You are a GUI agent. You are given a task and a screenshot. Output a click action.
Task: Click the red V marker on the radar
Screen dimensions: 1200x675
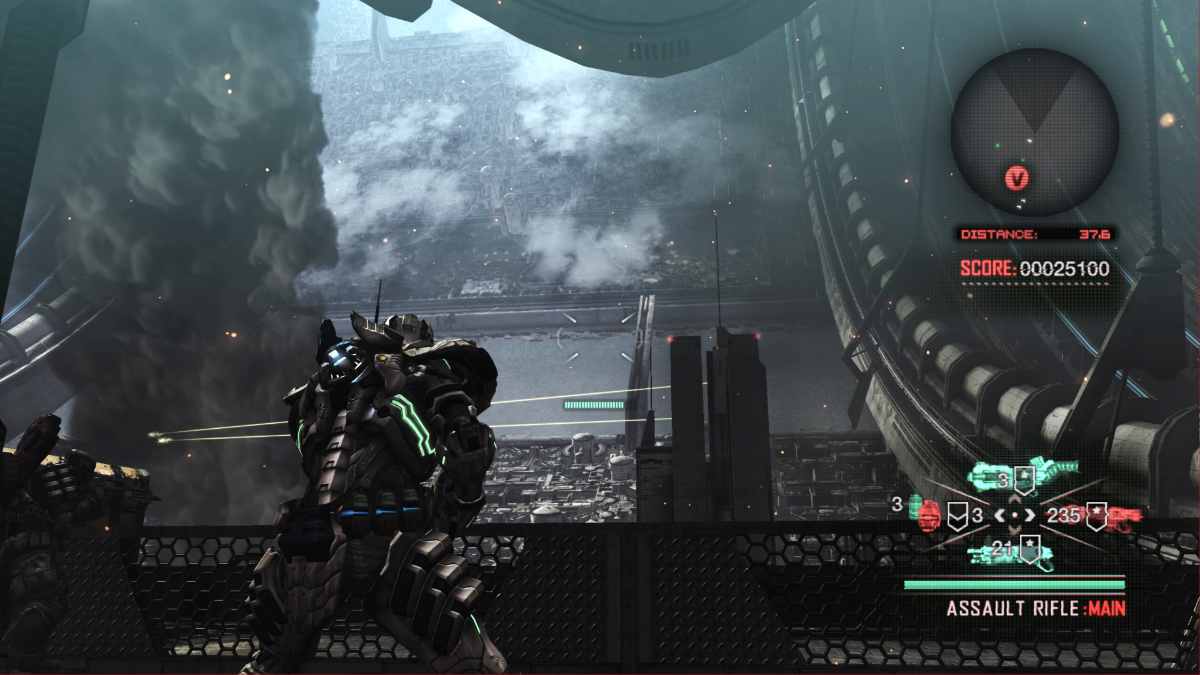pyautogui.click(x=1018, y=179)
